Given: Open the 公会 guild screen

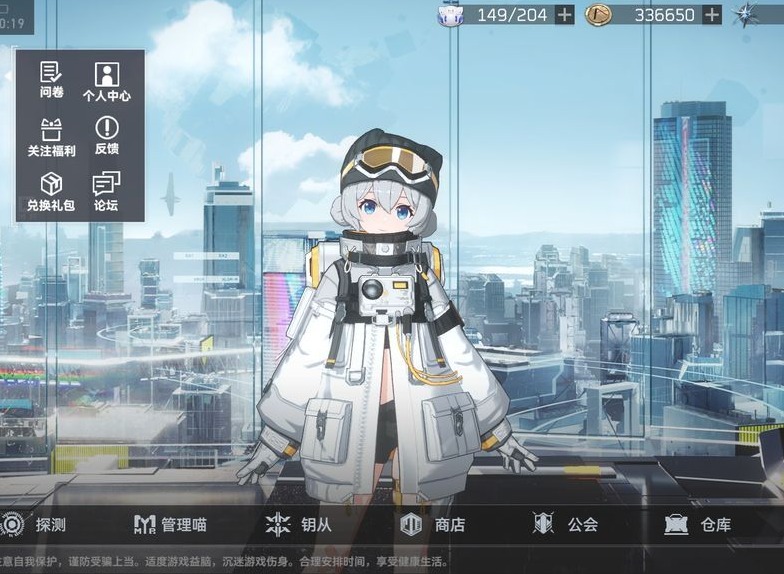Looking at the screenshot, I should pyautogui.click(x=566, y=524).
